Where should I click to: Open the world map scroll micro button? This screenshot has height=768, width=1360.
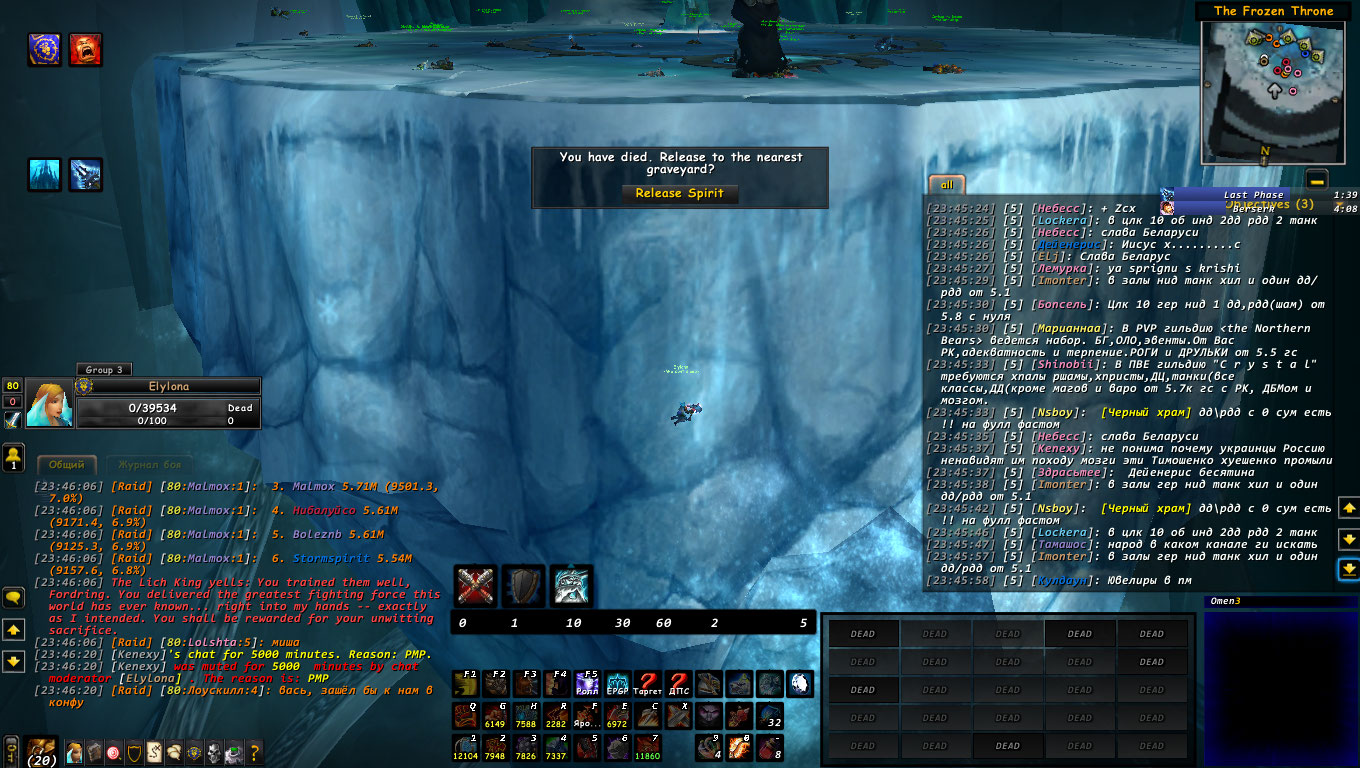pyautogui.click(x=154, y=751)
